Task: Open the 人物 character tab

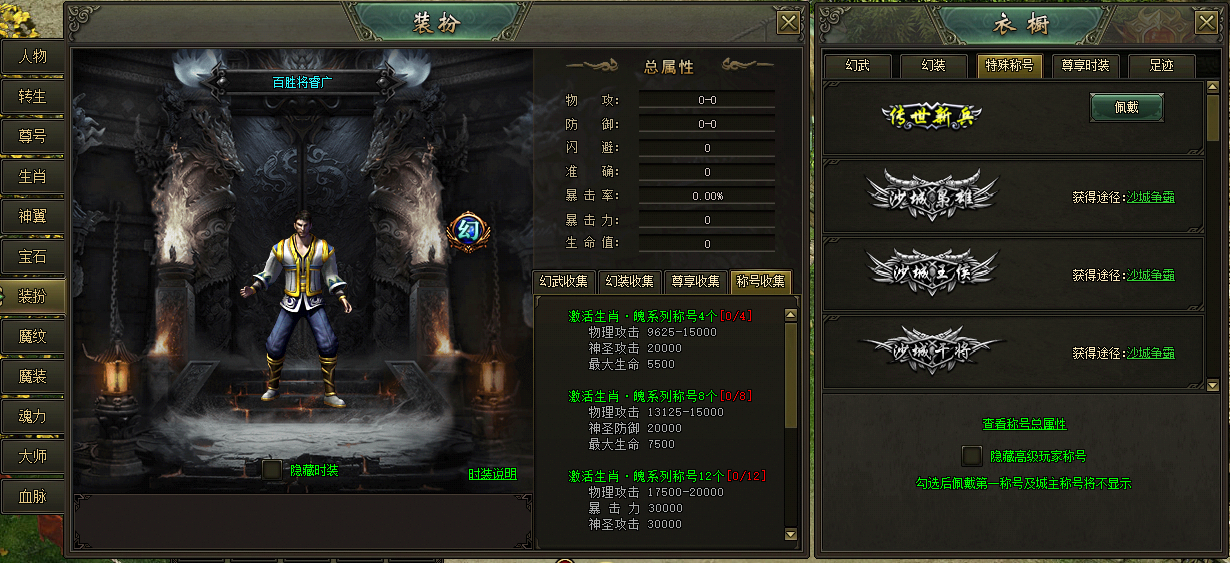Action: pyautogui.click(x=32, y=56)
